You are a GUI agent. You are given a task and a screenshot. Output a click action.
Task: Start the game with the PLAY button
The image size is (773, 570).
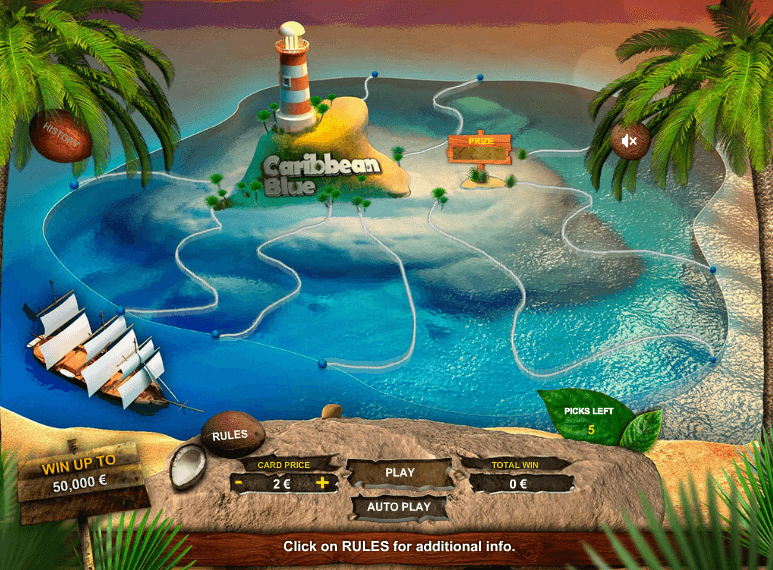coord(399,472)
